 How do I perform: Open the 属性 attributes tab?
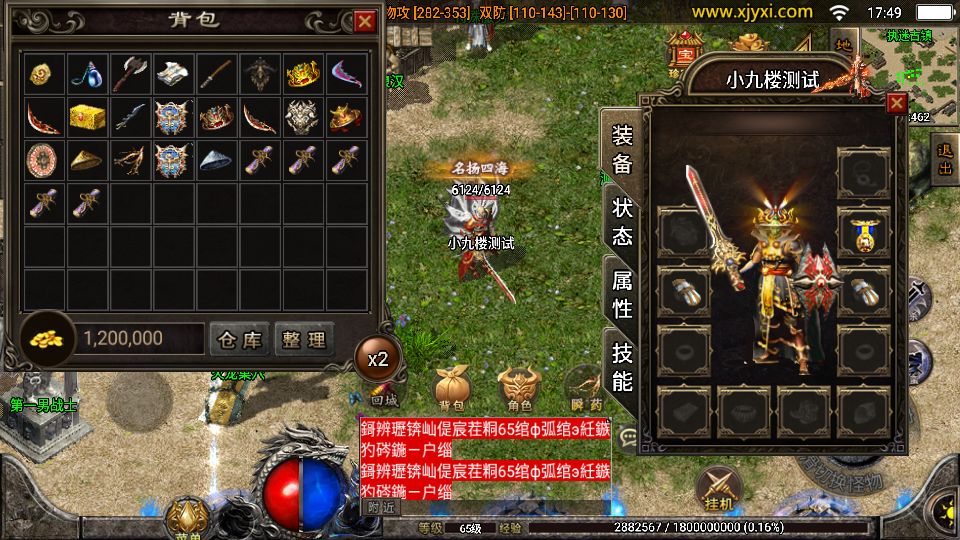622,294
